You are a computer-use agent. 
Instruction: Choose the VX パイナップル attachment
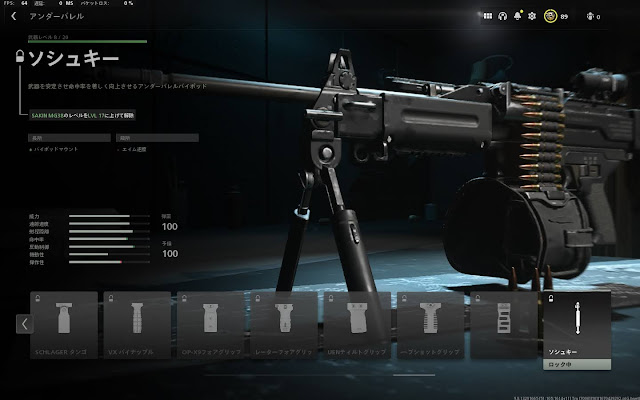pyautogui.click(x=137, y=325)
